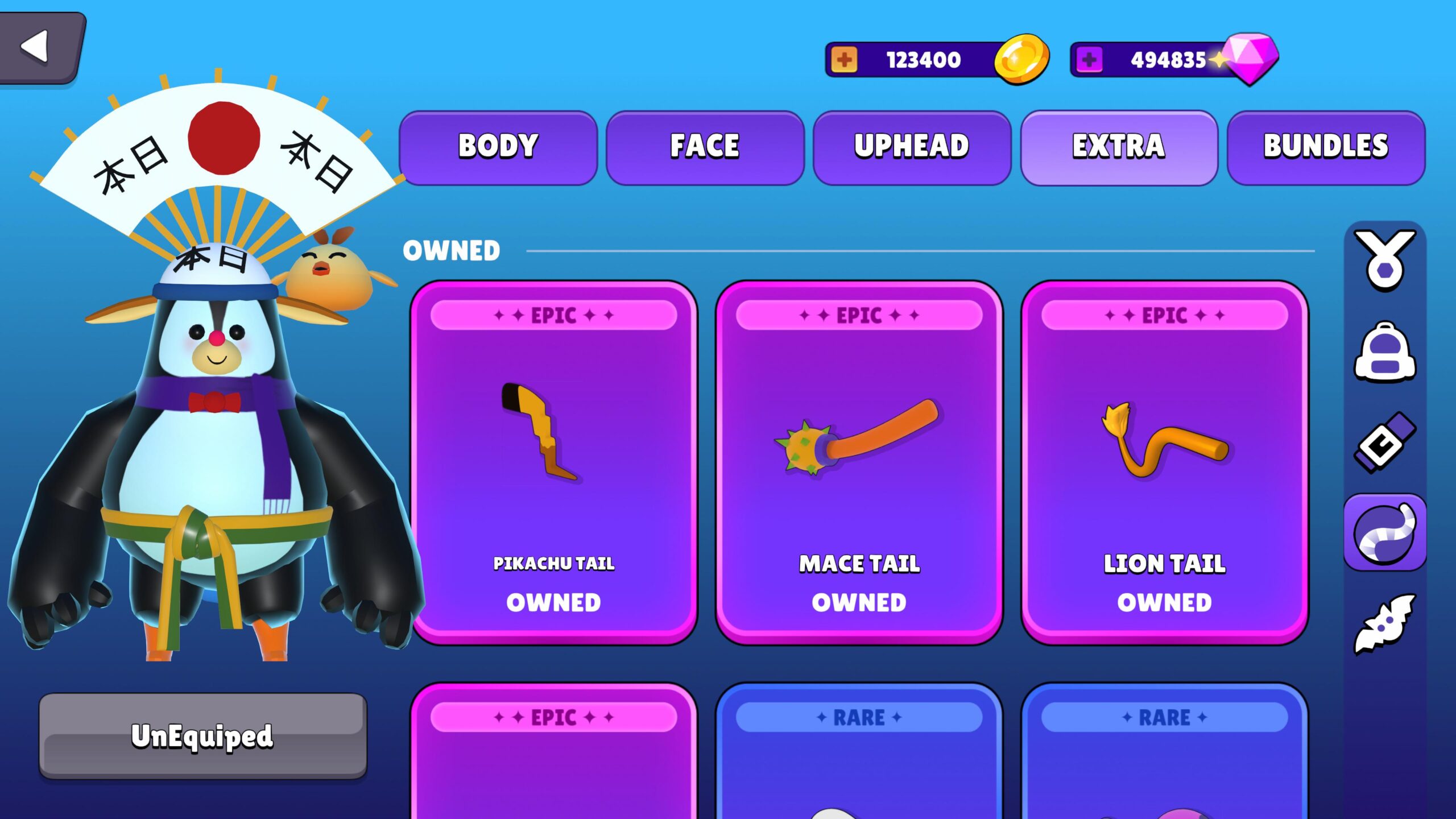This screenshot has height=819, width=1456.
Task: Open the Face category
Action: pyautogui.click(x=705, y=147)
